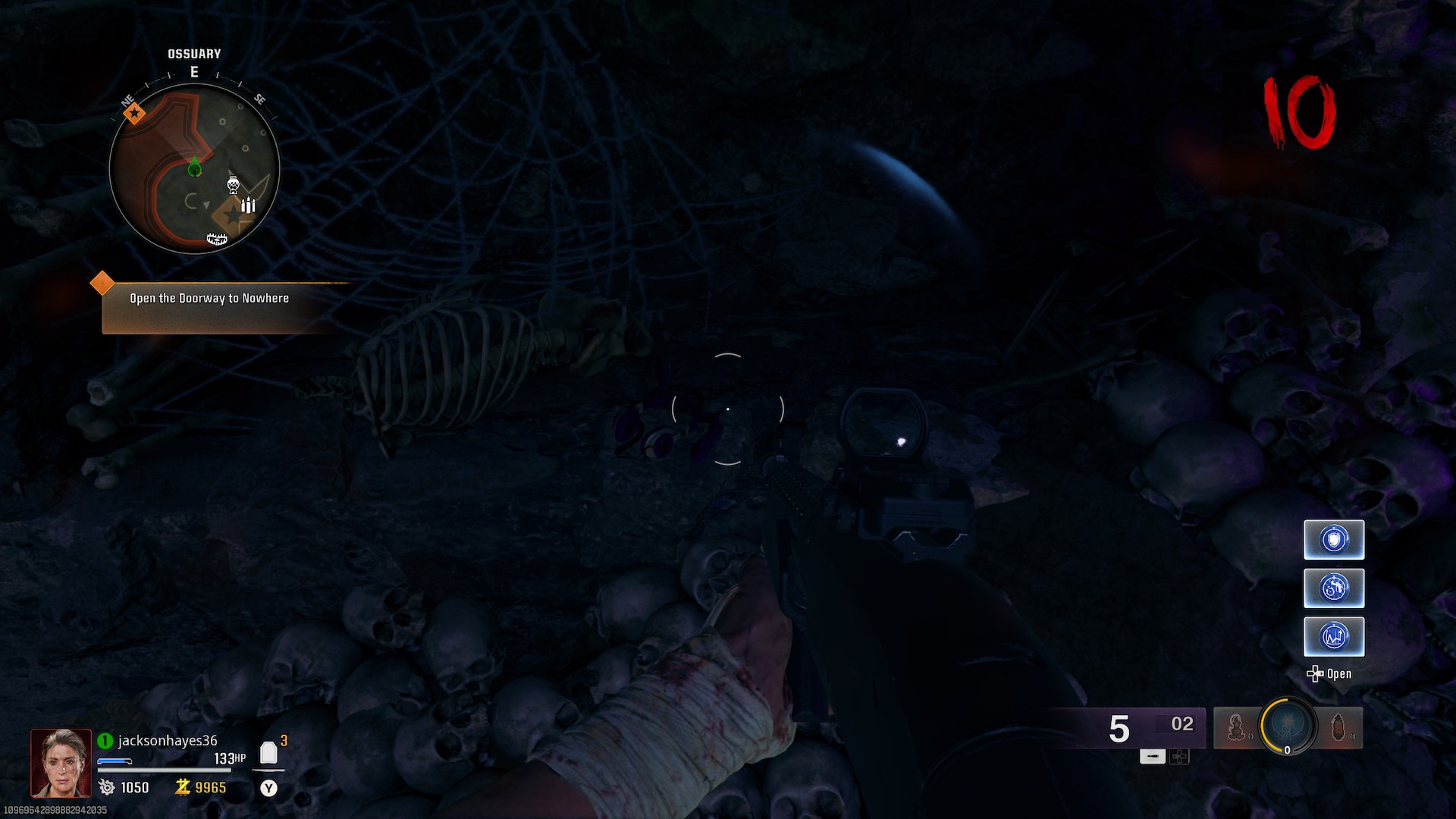
Task: Select the ammo bullets marker on the minimap
Action: 248,205
